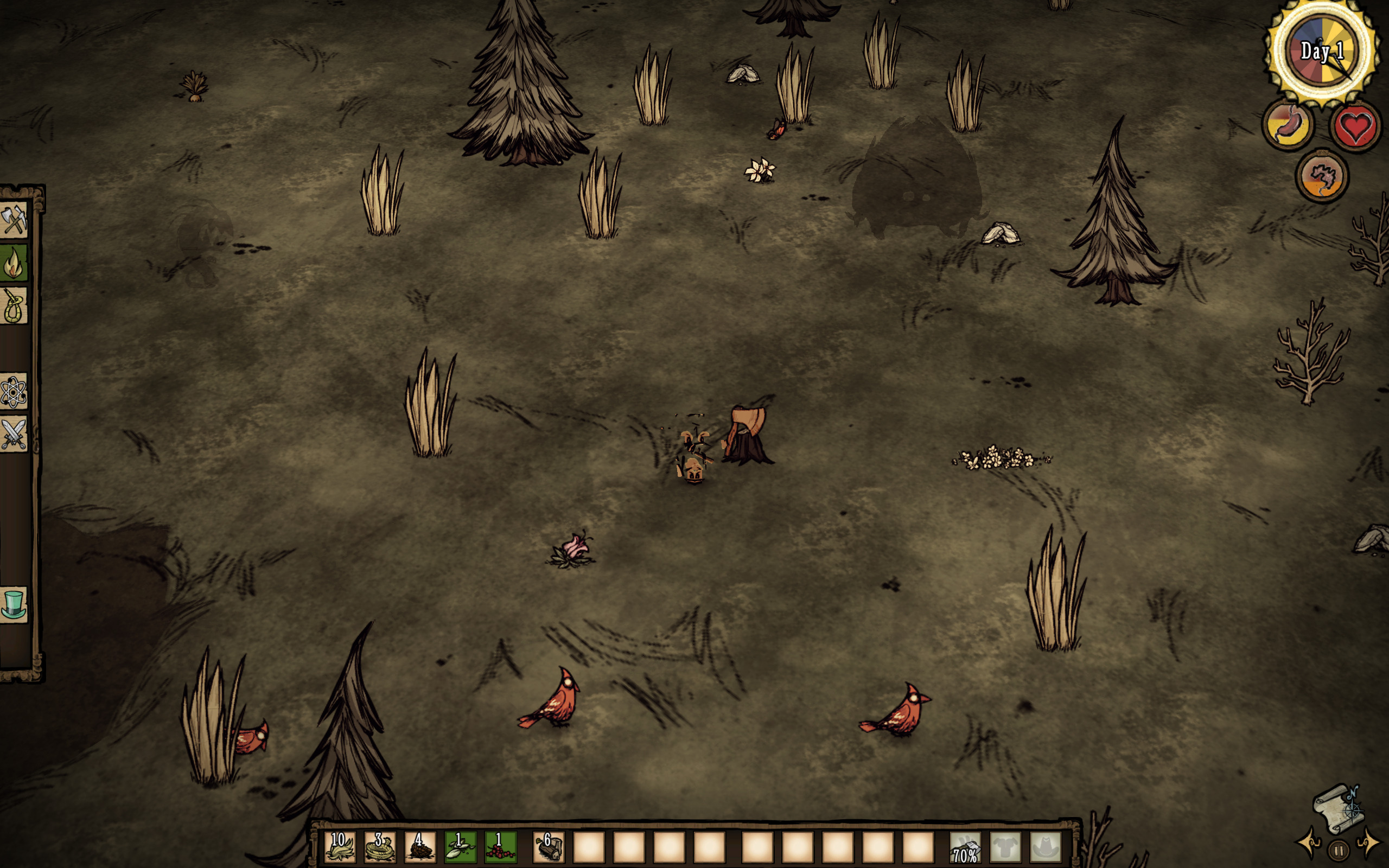This screenshot has height=868, width=1389.
Task: Open the Dress crafting tab with top hat
Action: click(14, 604)
